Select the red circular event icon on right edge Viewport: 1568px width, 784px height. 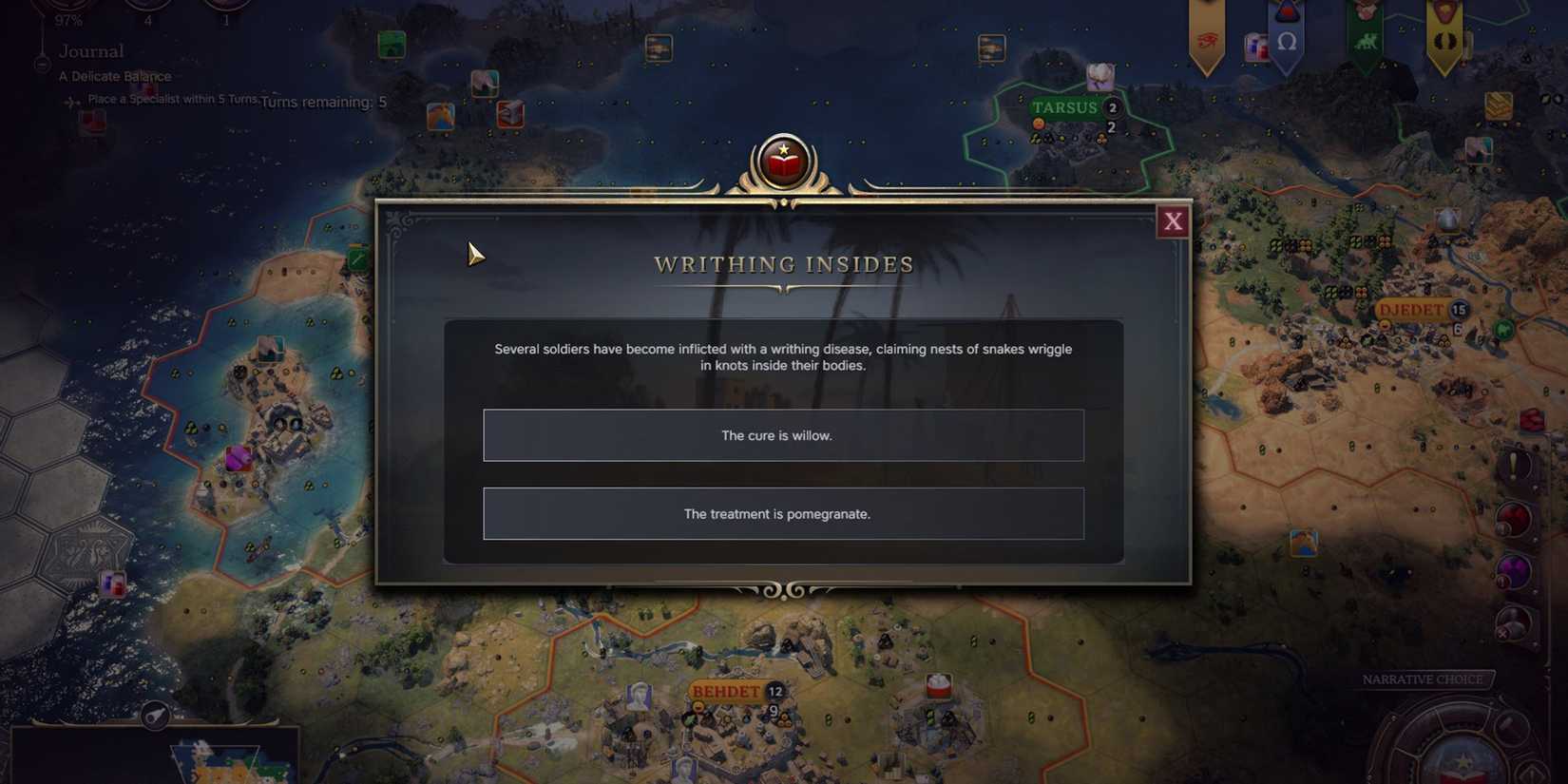(1514, 516)
